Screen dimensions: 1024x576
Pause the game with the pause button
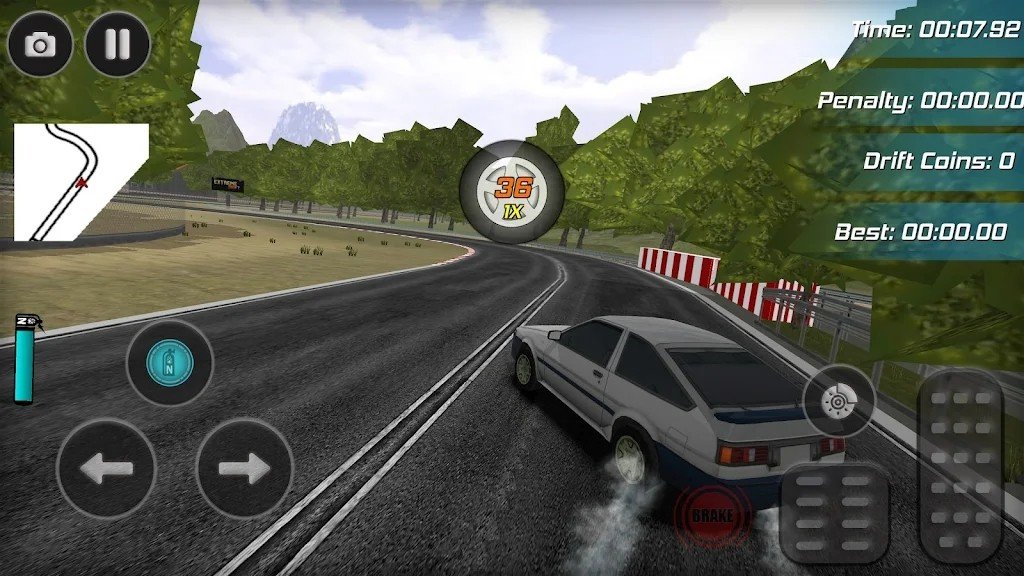[x=118, y=44]
